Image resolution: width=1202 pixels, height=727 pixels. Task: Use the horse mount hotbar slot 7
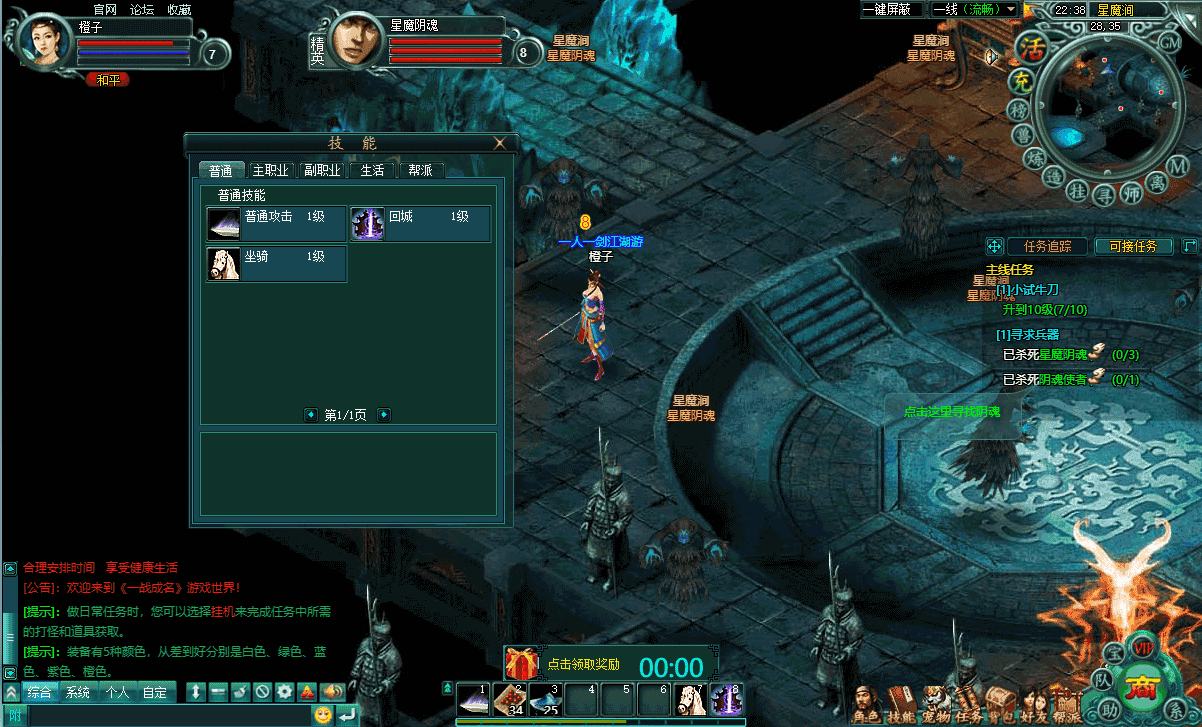pyautogui.click(x=689, y=699)
